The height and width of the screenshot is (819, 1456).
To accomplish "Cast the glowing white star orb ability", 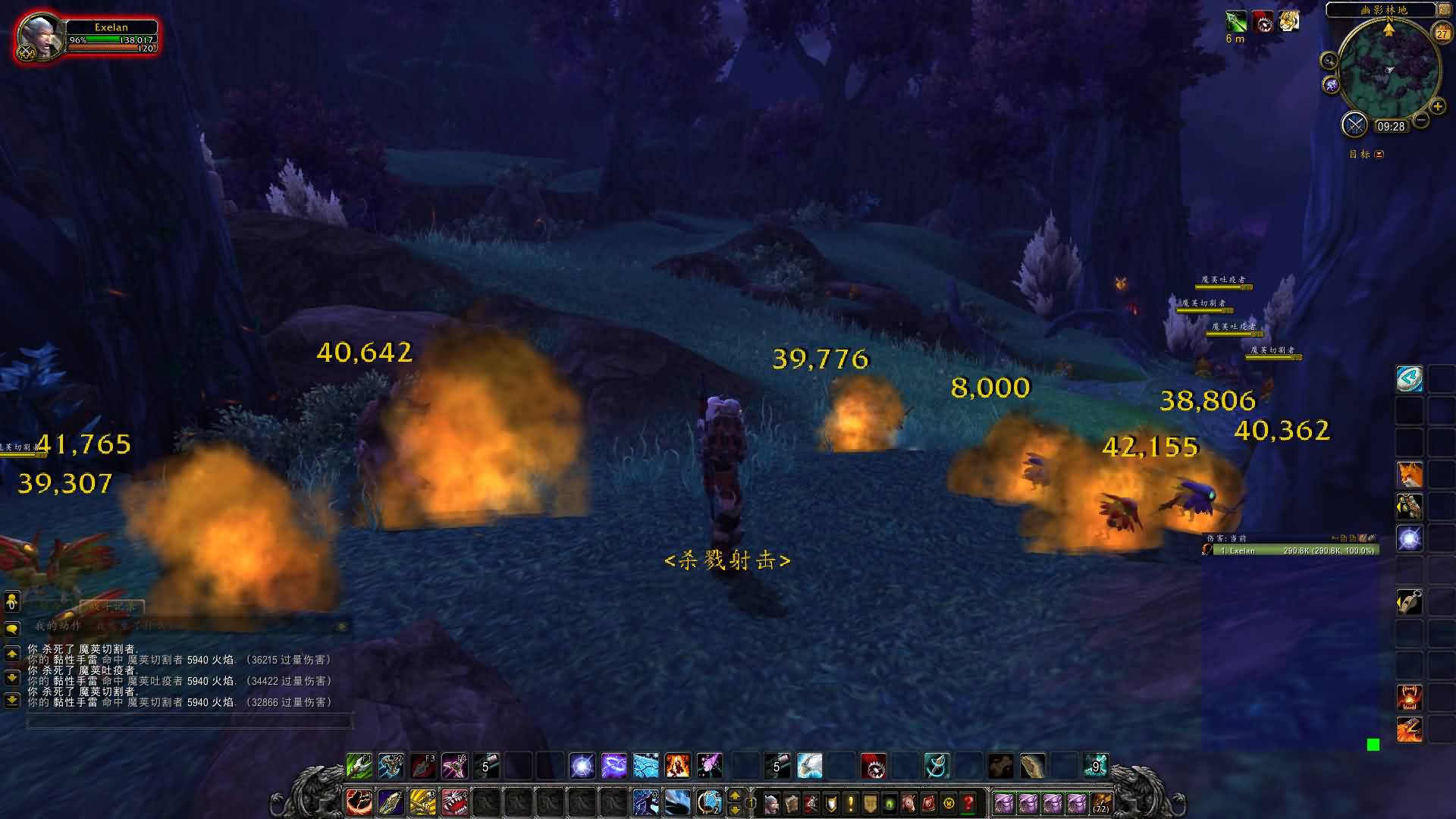I will (x=582, y=766).
